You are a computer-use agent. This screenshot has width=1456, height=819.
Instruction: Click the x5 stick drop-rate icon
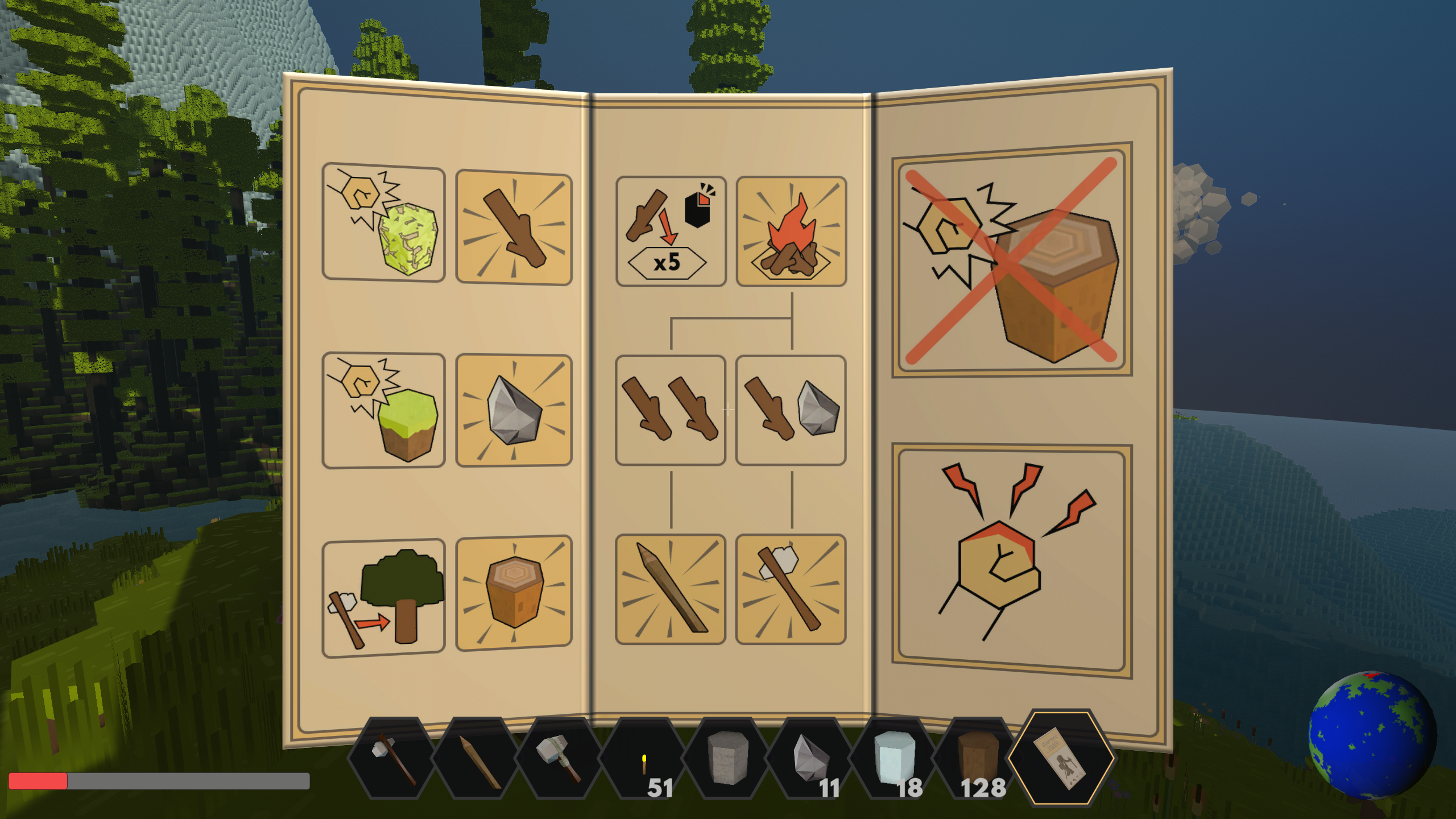[671, 229]
